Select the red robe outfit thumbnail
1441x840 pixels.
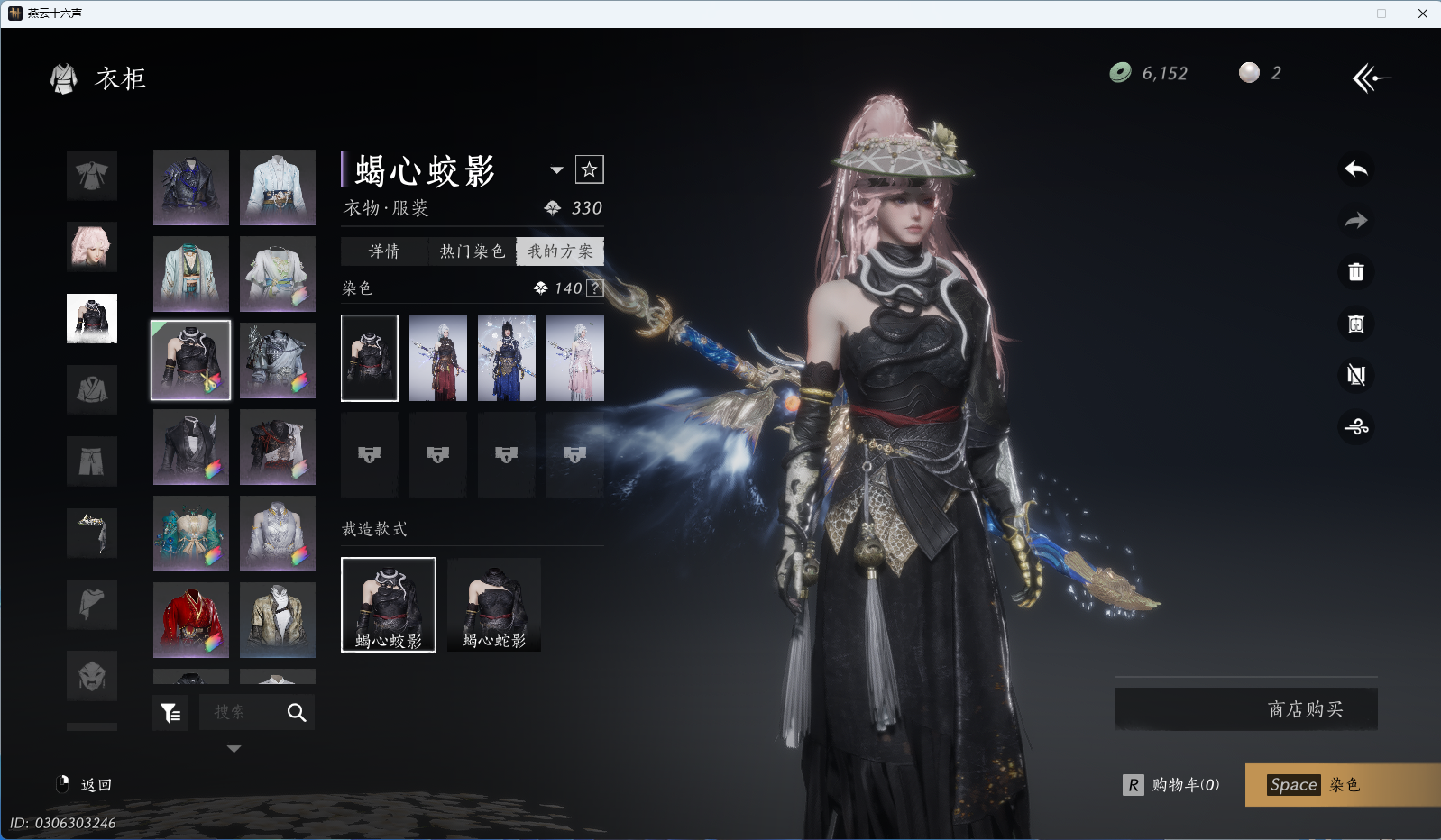pyautogui.click(x=191, y=620)
